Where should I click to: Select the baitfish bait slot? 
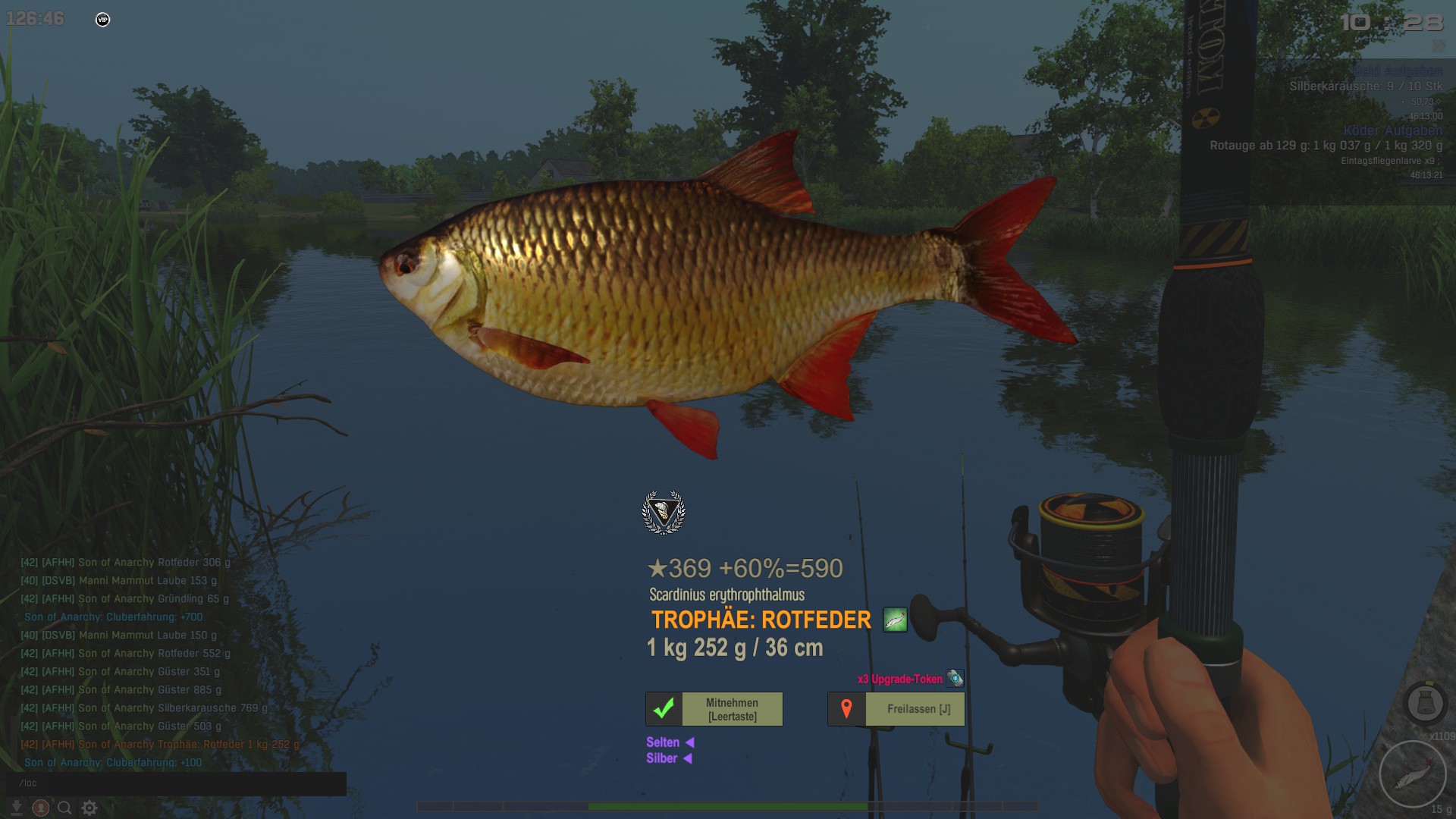coord(1411,774)
